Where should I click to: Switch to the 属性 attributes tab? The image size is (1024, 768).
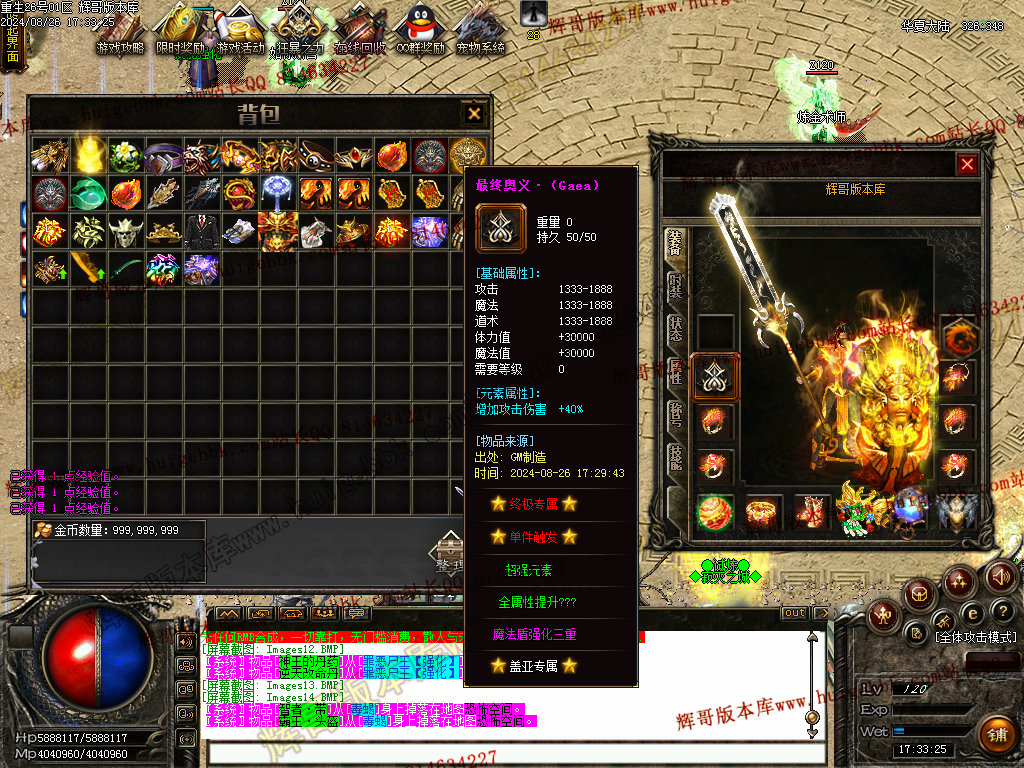(x=675, y=372)
